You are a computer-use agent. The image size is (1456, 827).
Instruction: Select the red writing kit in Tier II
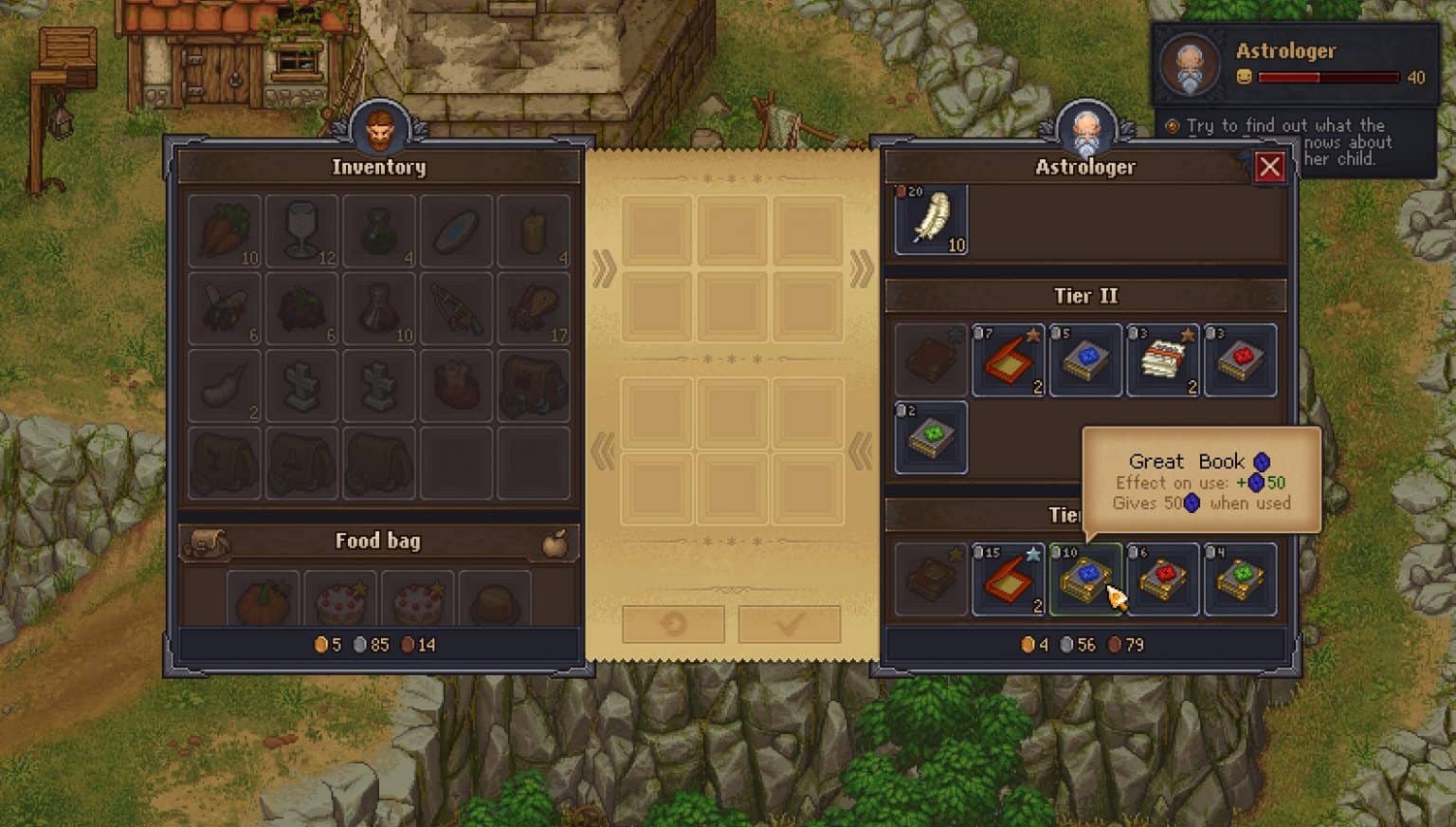point(1008,358)
